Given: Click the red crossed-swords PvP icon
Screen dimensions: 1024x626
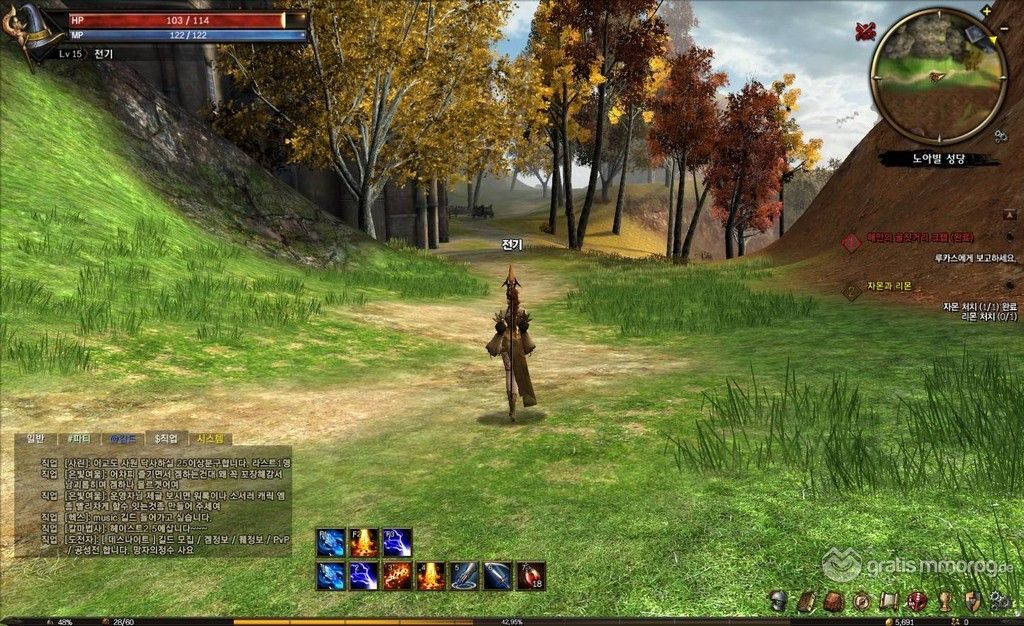Looking at the screenshot, I should coord(864,31).
